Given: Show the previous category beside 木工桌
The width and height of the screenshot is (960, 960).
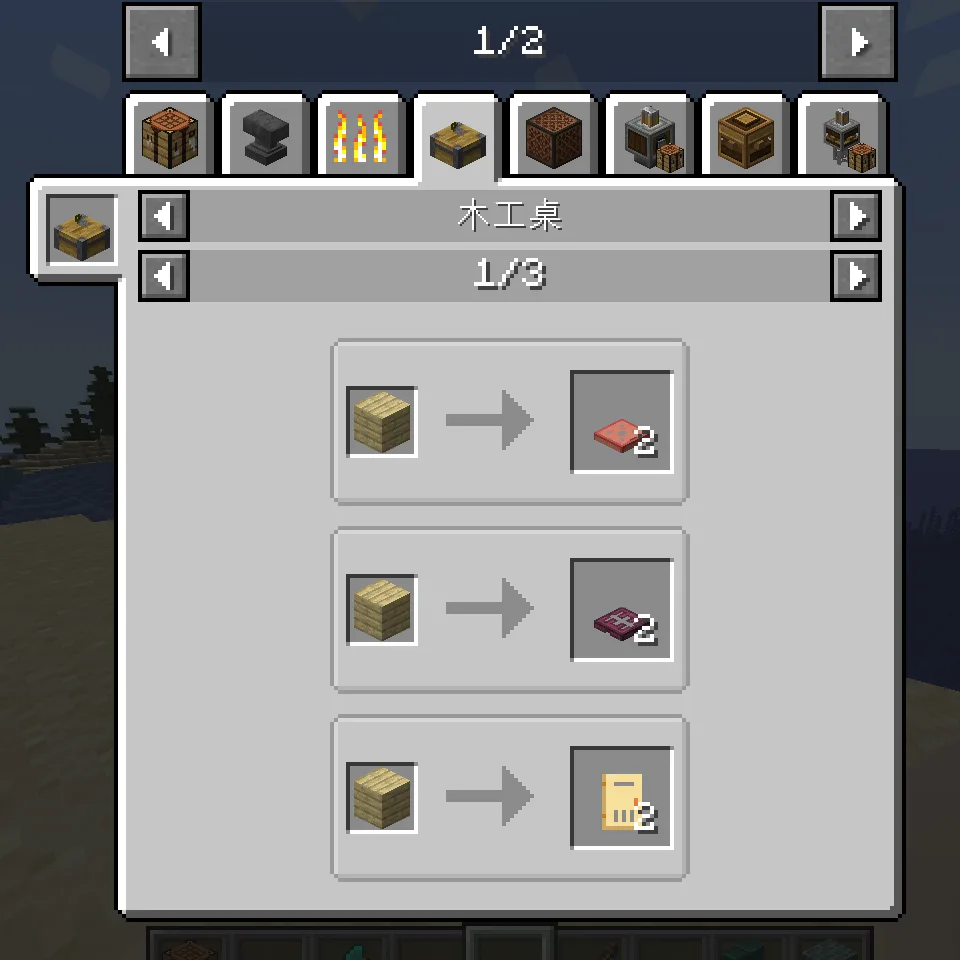Looking at the screenshot, I should [164, 216].
